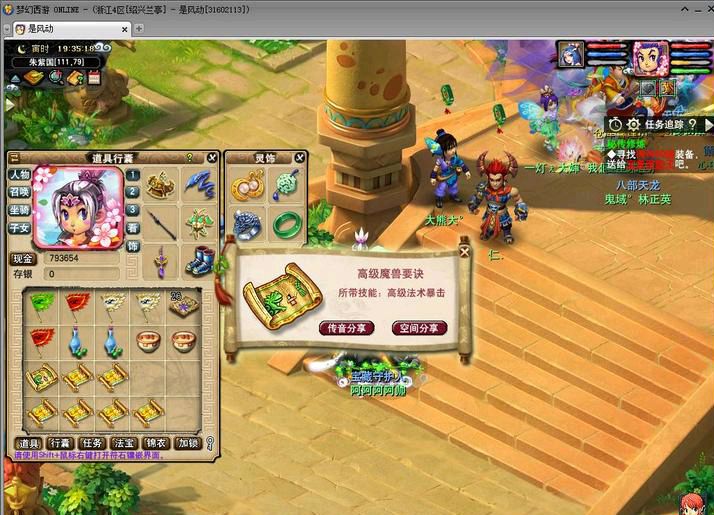Open the 任务 quest items tab
The image size is (714, 515).
tap(93, 443)
